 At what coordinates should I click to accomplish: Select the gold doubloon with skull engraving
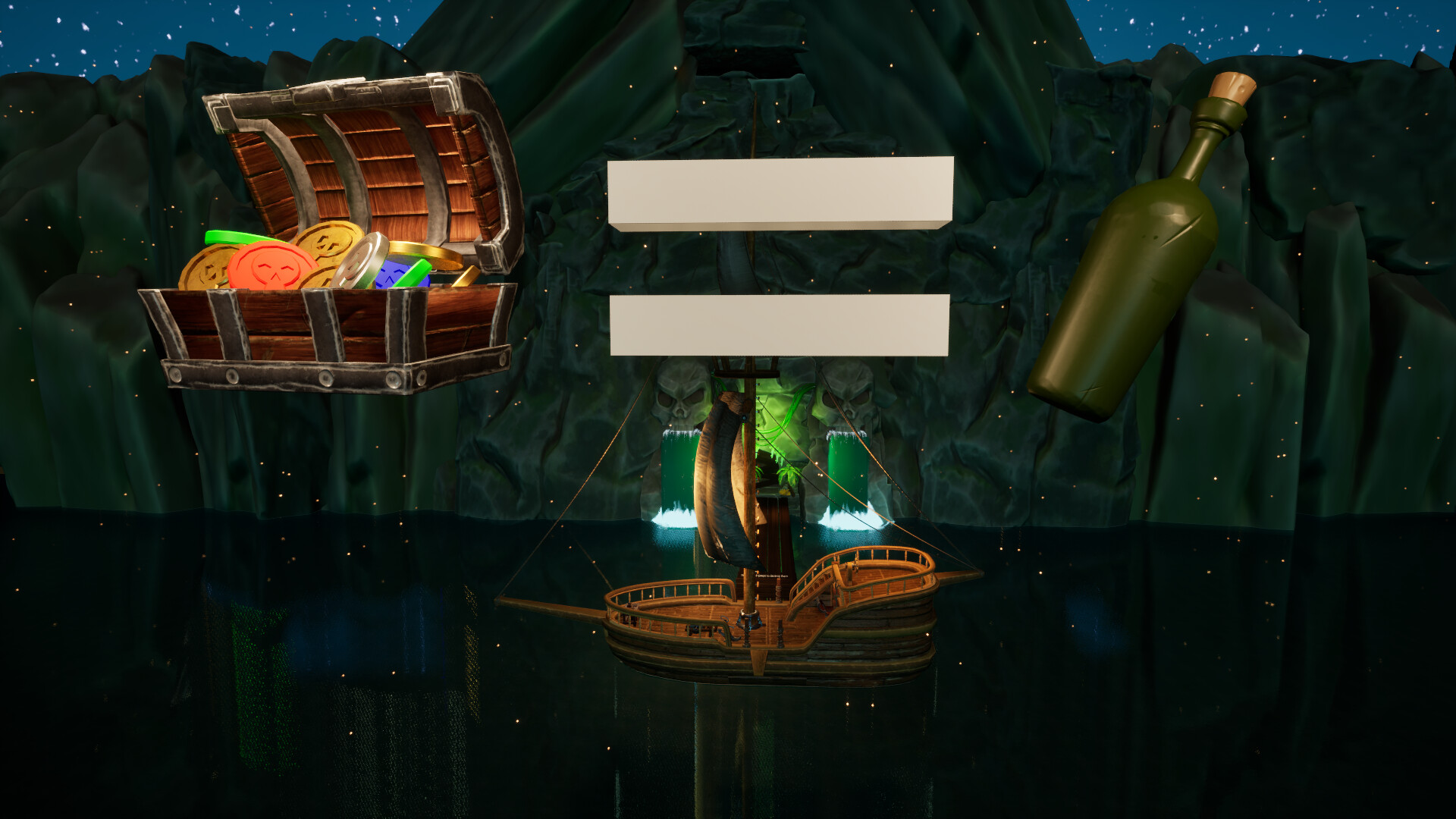(330, 245)
